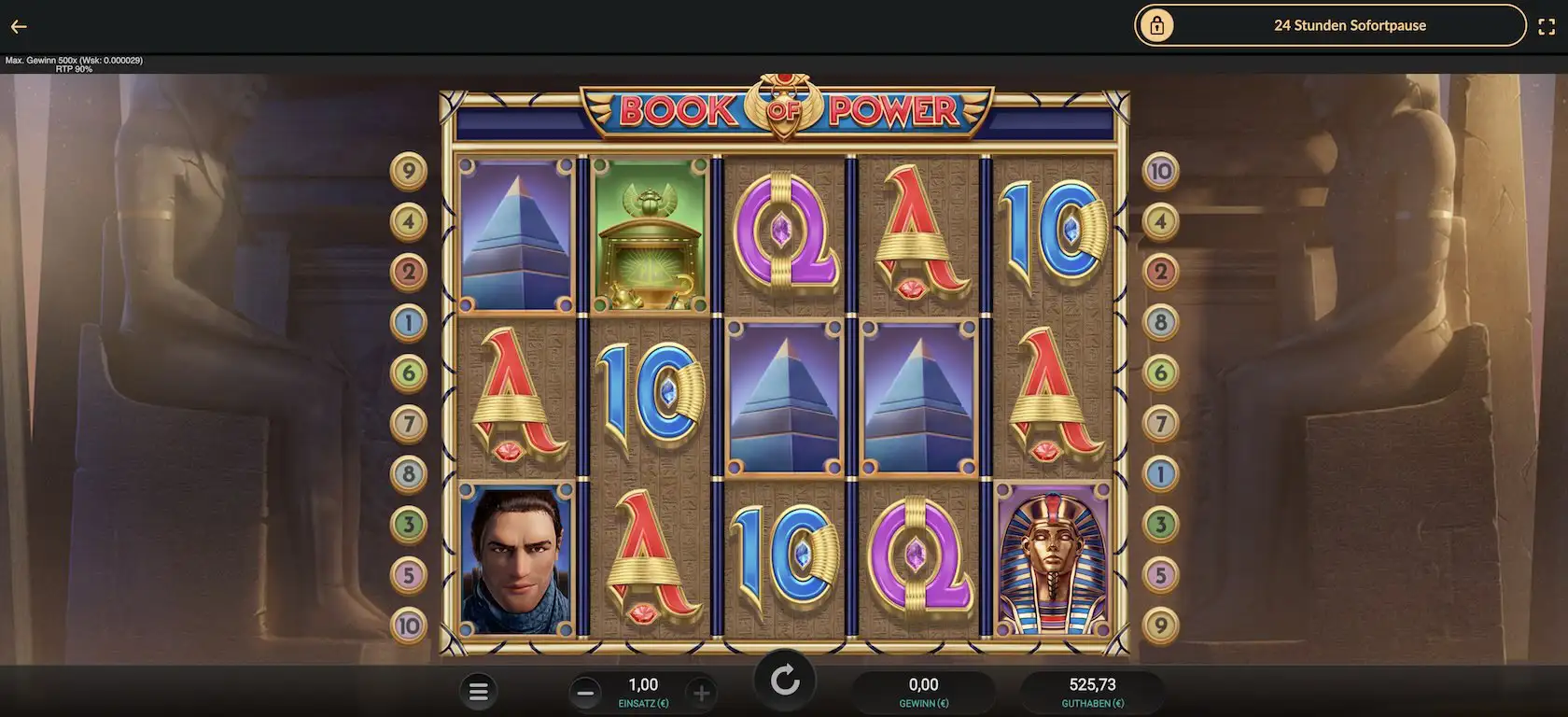The height and width of the screenshot is (717, 1568).
Task: Open the hamburger game menu
Action: pos(479,692)
